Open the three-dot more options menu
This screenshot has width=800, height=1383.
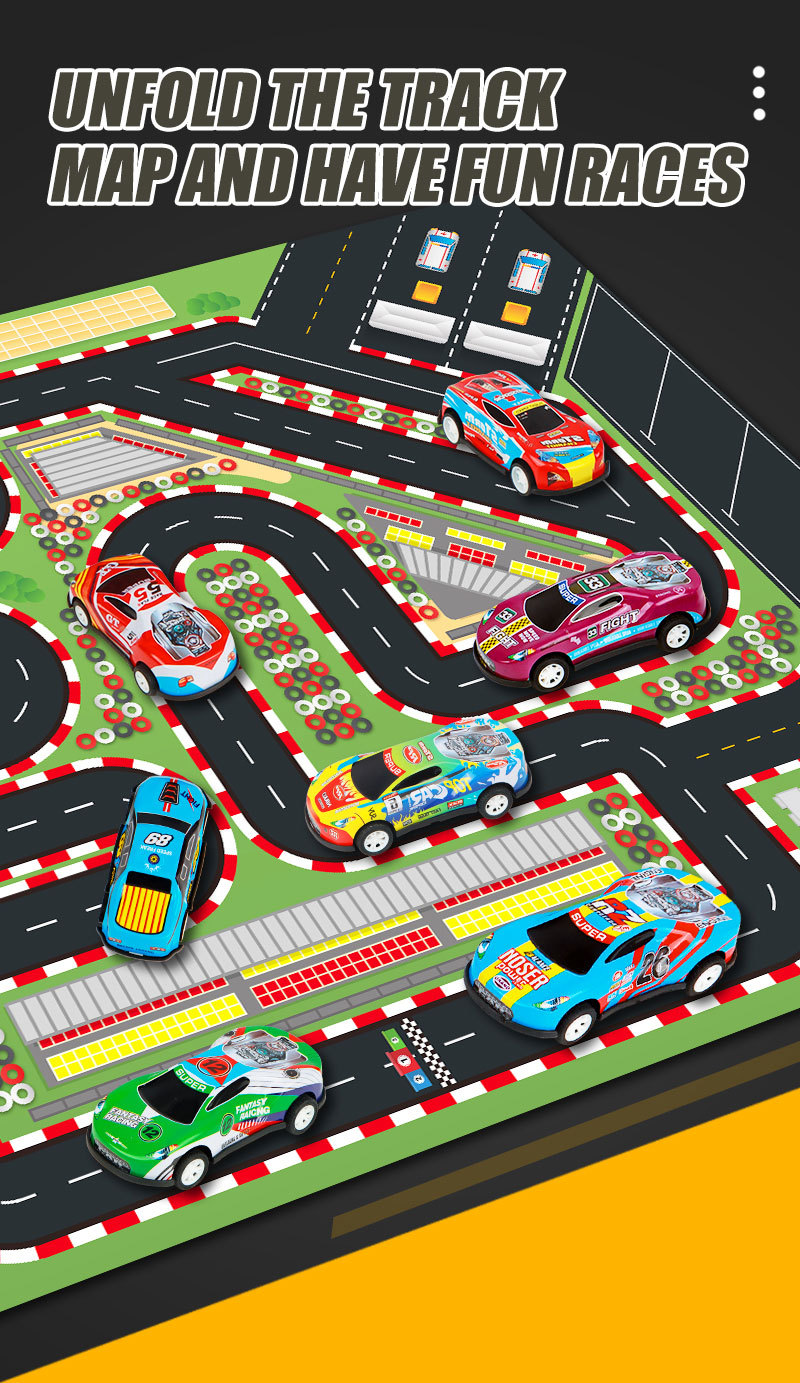click(759, 94)
